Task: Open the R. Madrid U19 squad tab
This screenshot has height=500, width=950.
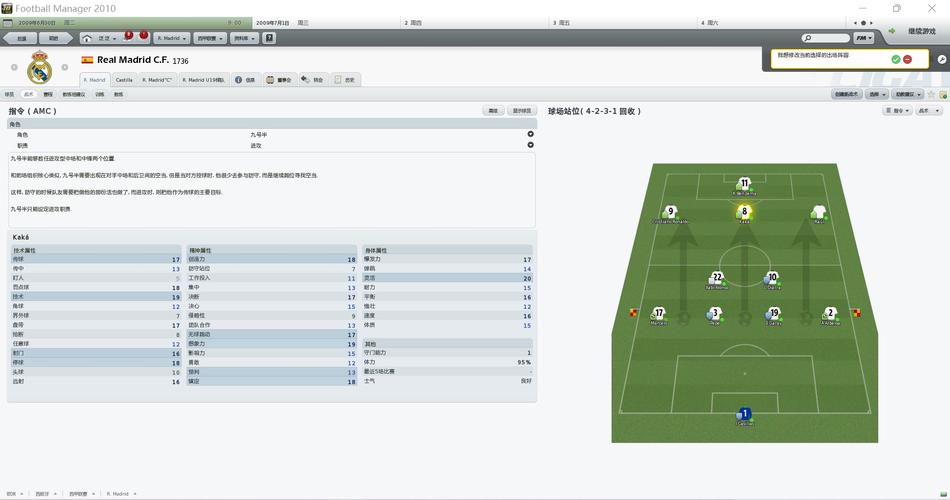Action: click(204, 80)
